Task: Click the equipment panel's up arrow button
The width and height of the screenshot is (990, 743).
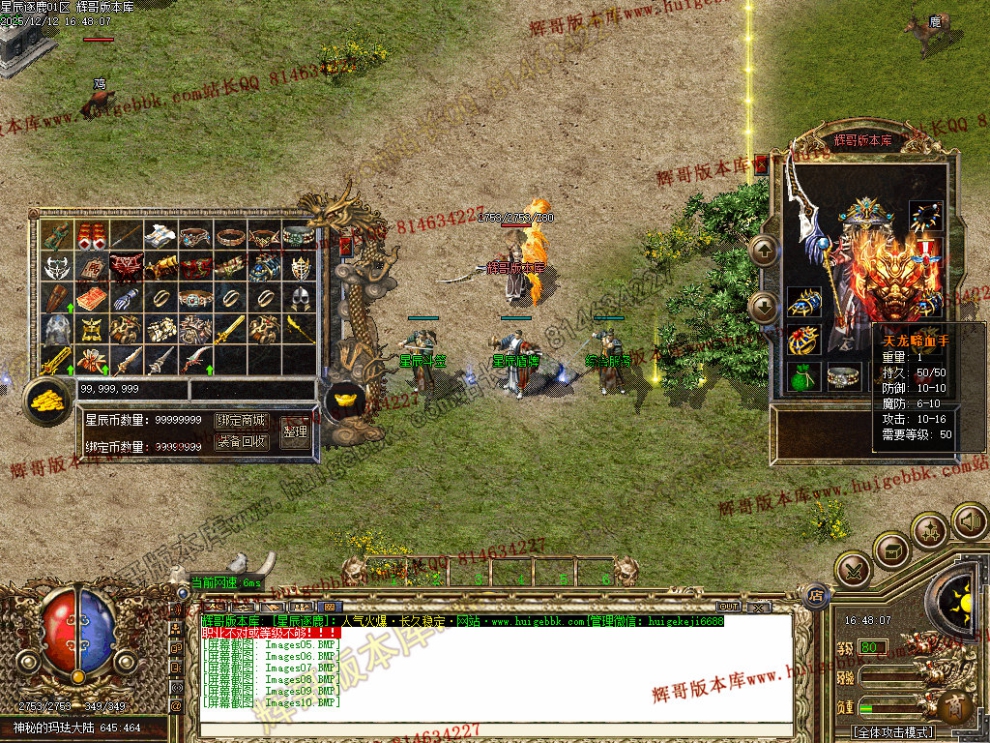Action: click(763, 250)
